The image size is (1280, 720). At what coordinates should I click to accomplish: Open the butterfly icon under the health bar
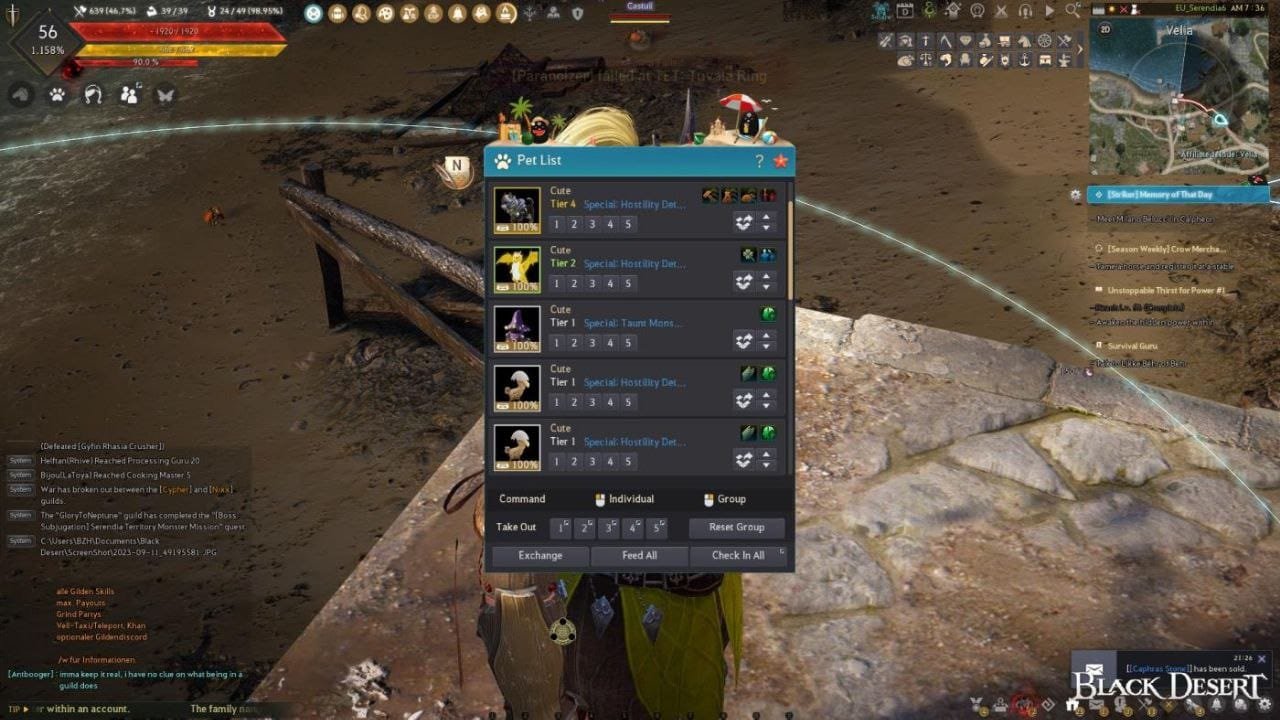click(165, 95)
